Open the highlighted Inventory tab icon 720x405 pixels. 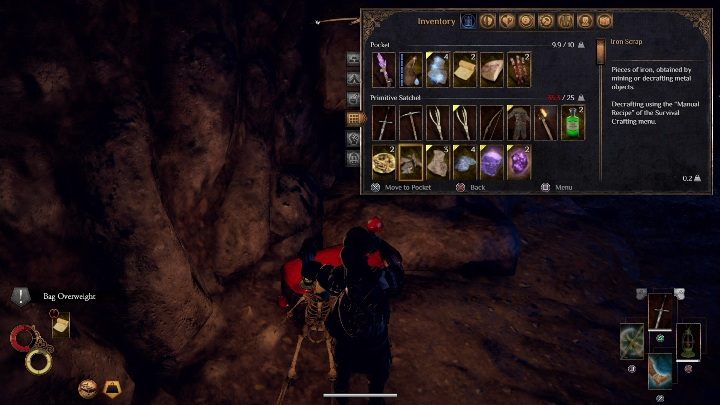[468, 21]
